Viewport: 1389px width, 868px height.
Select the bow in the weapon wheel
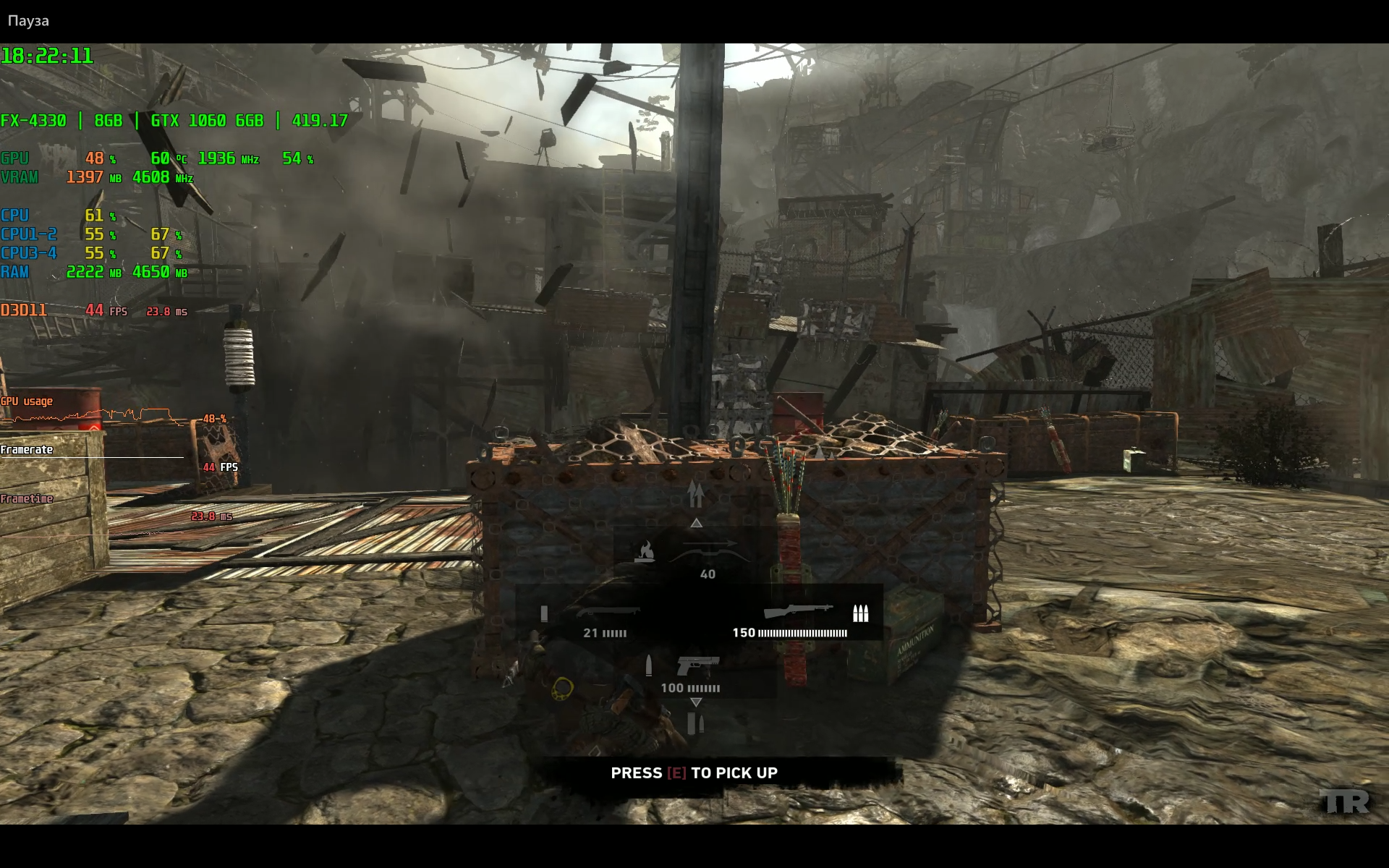pos(709,552)
